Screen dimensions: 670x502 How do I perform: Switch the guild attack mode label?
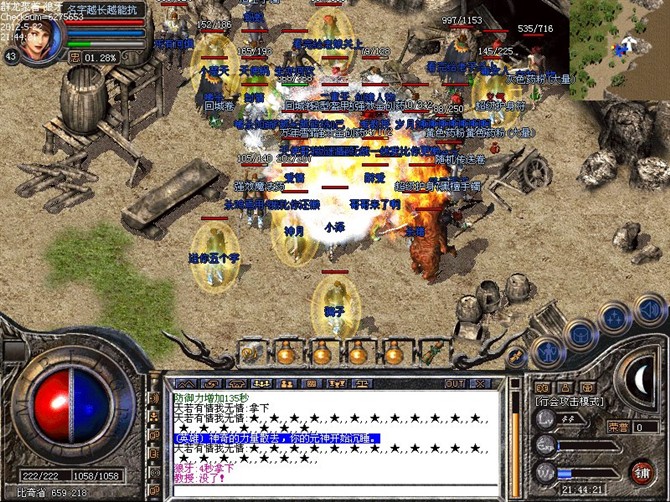569,401
